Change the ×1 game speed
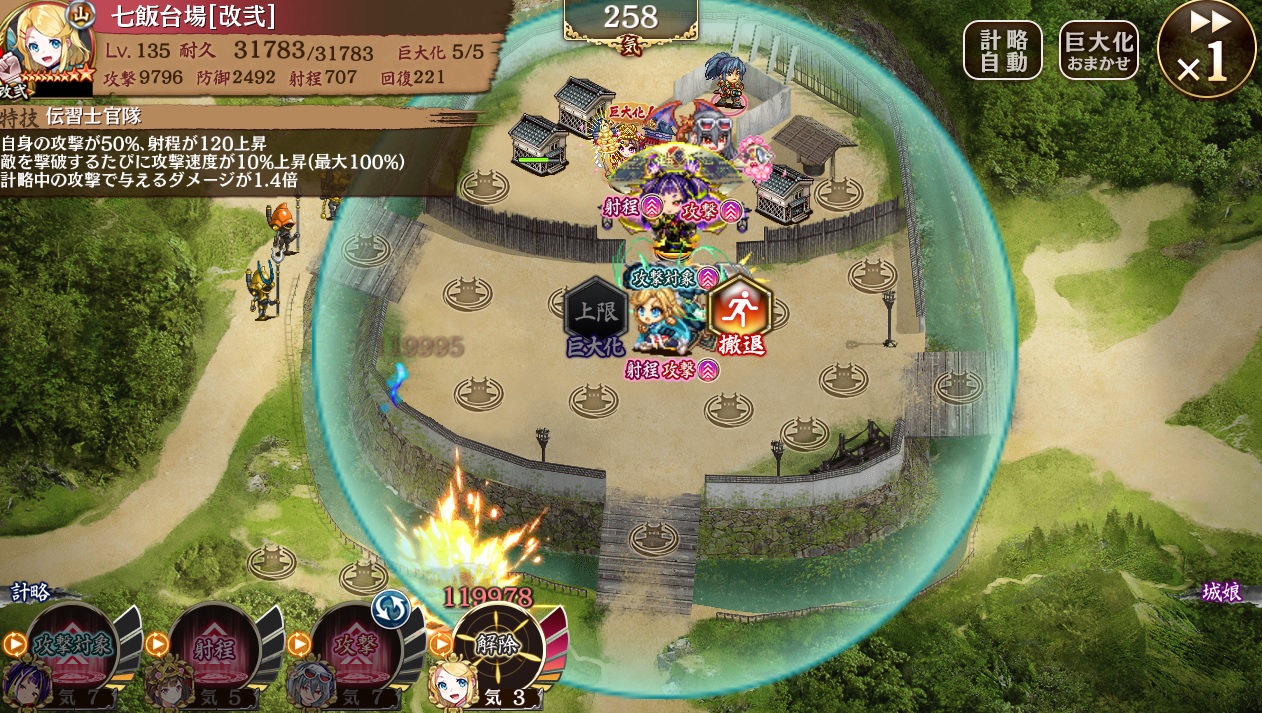This screenshot has height=713, width=1262. [x=1206, y=50]
